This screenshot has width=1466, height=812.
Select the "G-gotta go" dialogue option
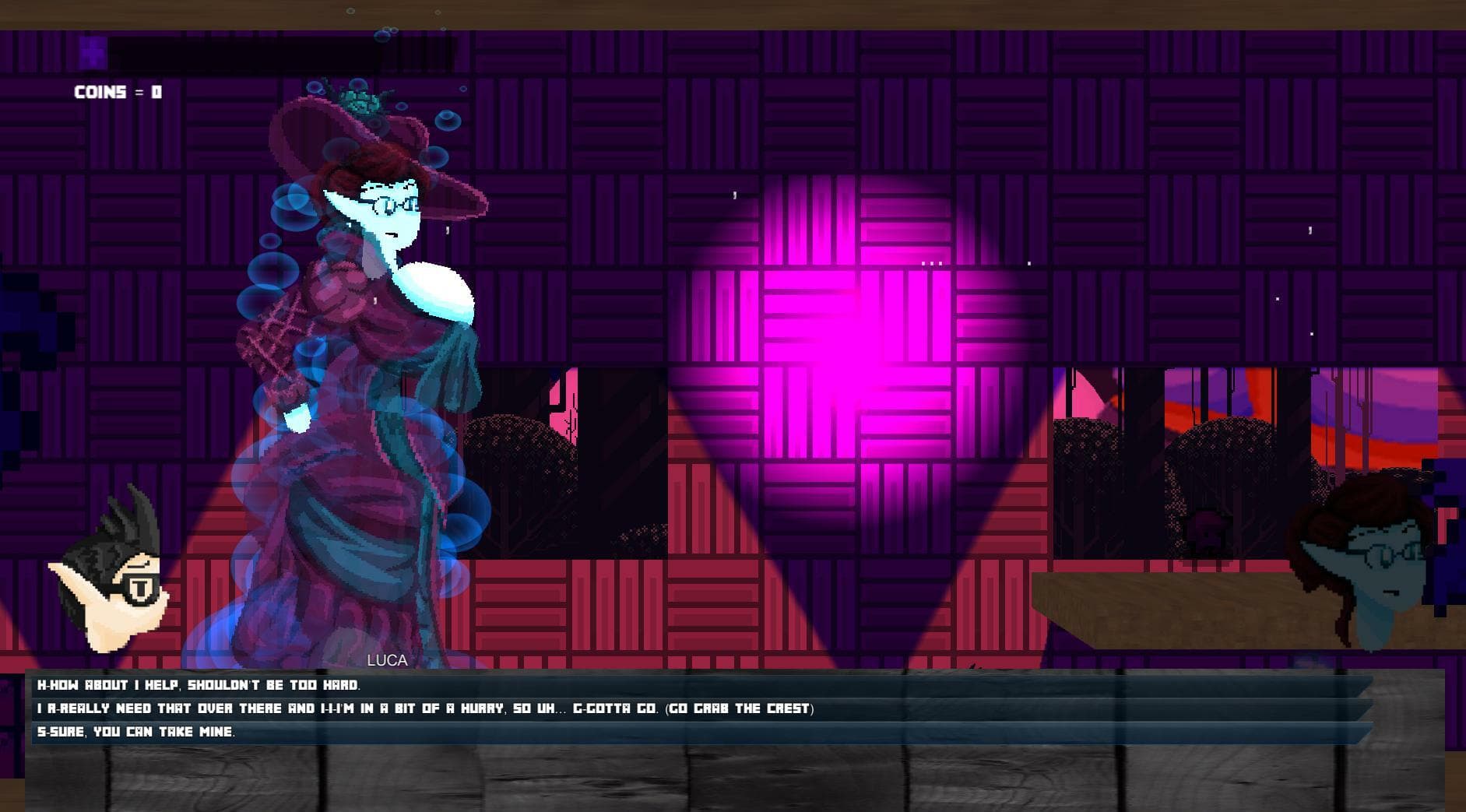tap(425, 708)
